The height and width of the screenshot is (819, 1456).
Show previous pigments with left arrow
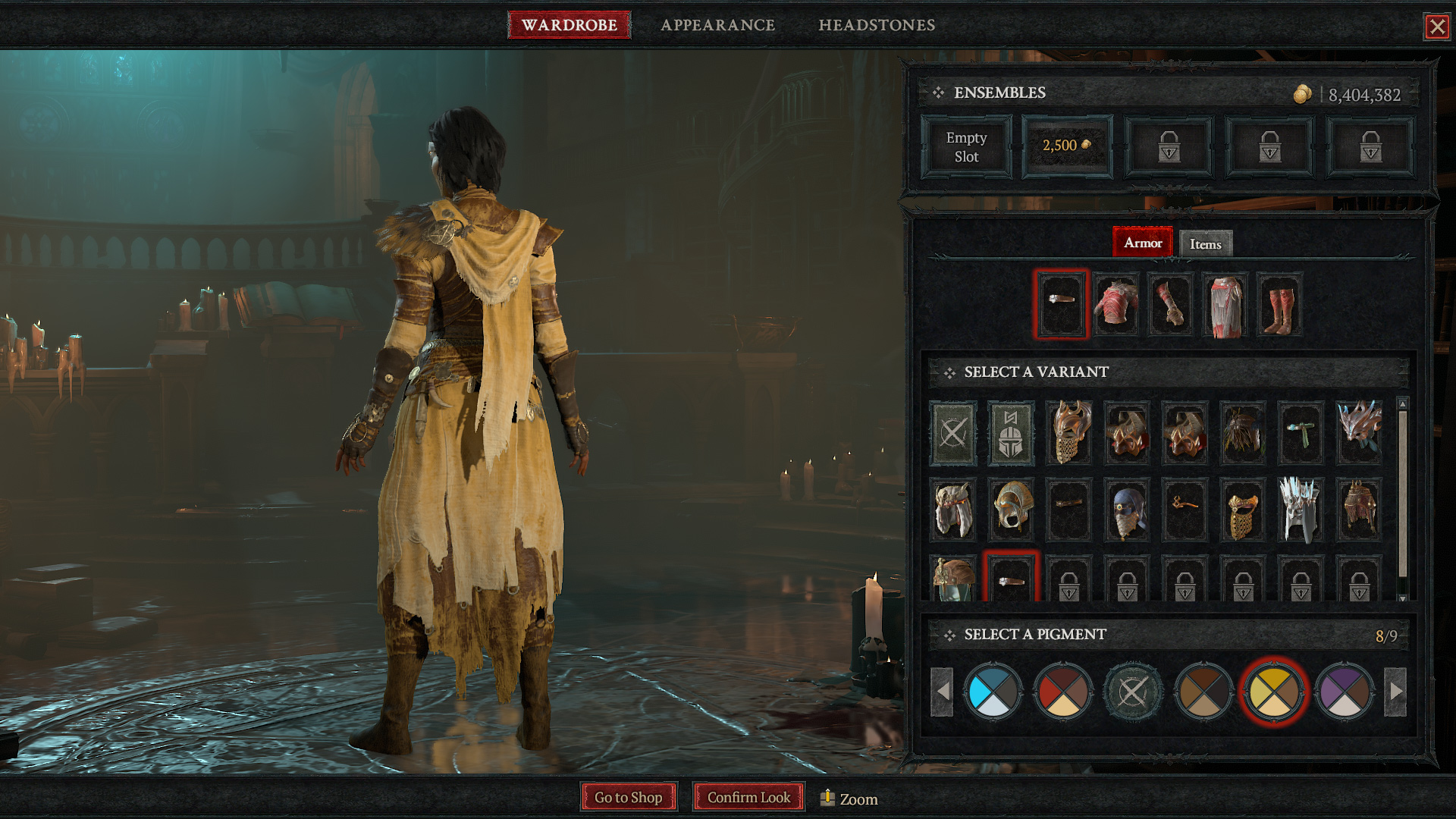coord(942,691)
